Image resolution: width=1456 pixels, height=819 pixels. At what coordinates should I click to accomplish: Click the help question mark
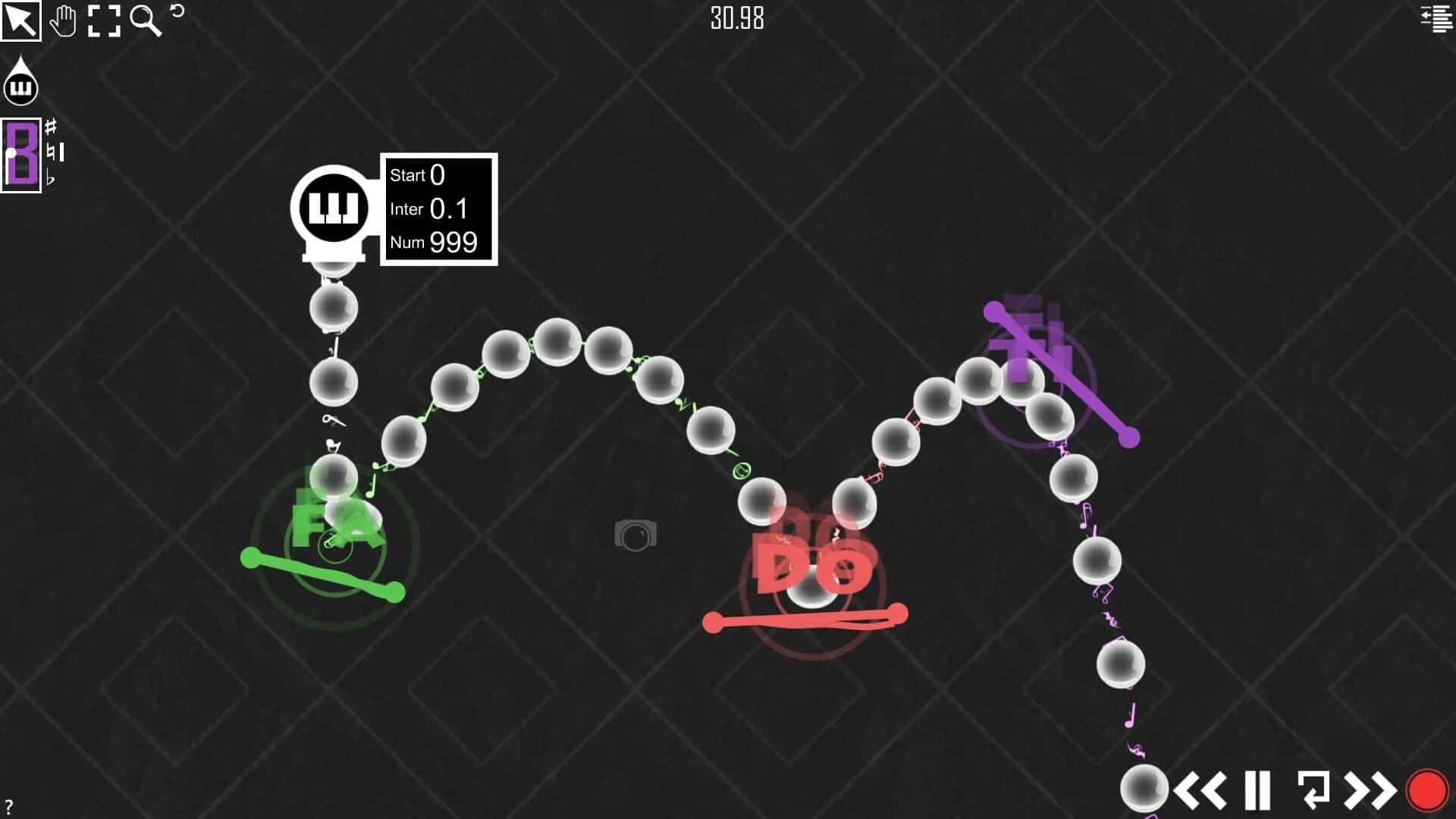click(8, 805)
